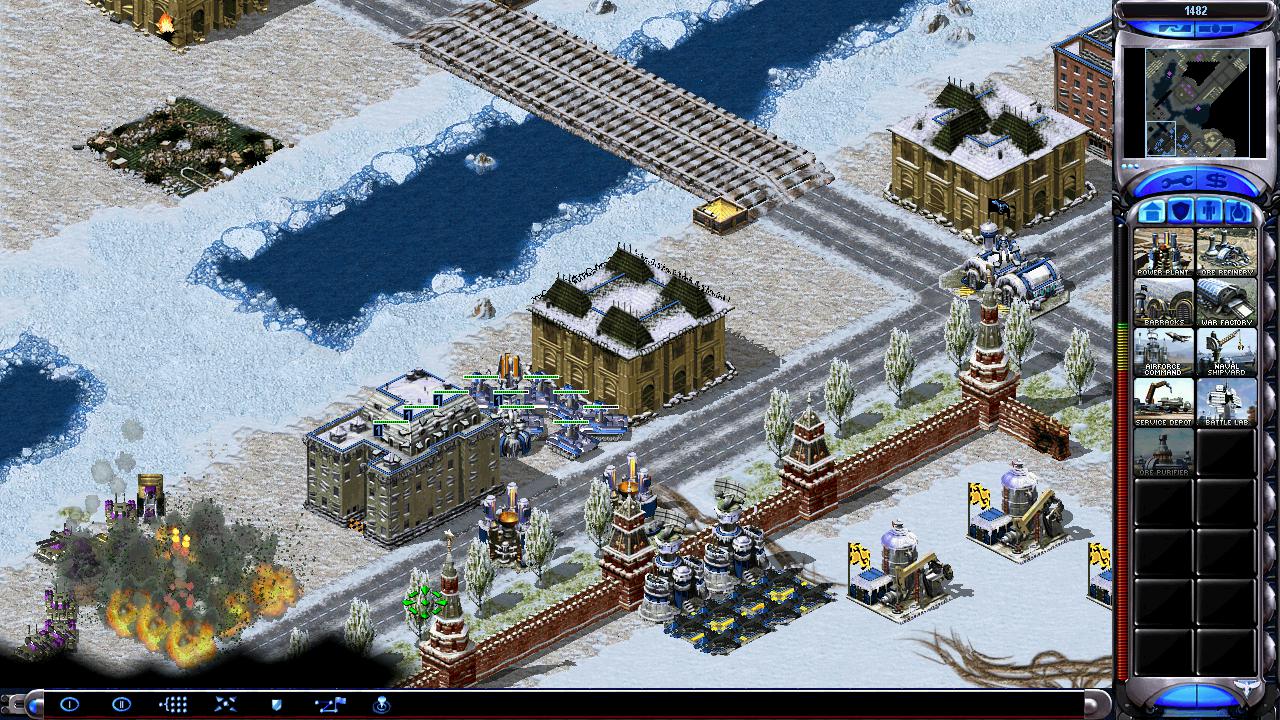The width and height of the screenshot is (1280, 720).
Task: Open the defenses tab with shield icon
Action: point(1180,212)
